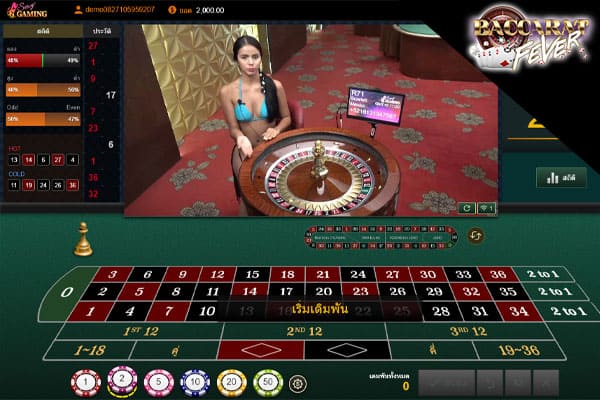Bet on the top 2 to 1 column
This screenshot has height=400, width=600.
click(547, 274)
